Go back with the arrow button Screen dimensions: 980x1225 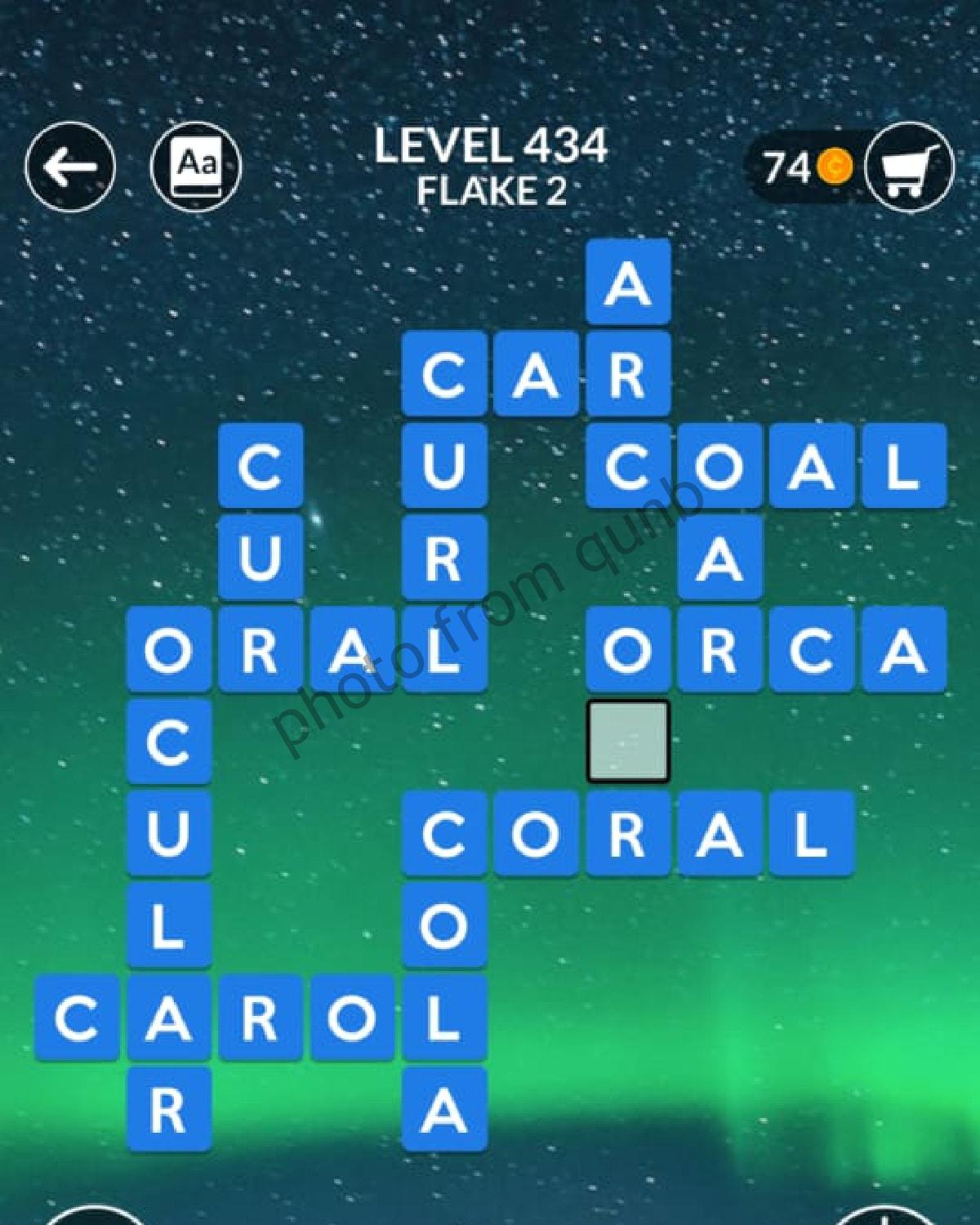click(x=70, y=167)
